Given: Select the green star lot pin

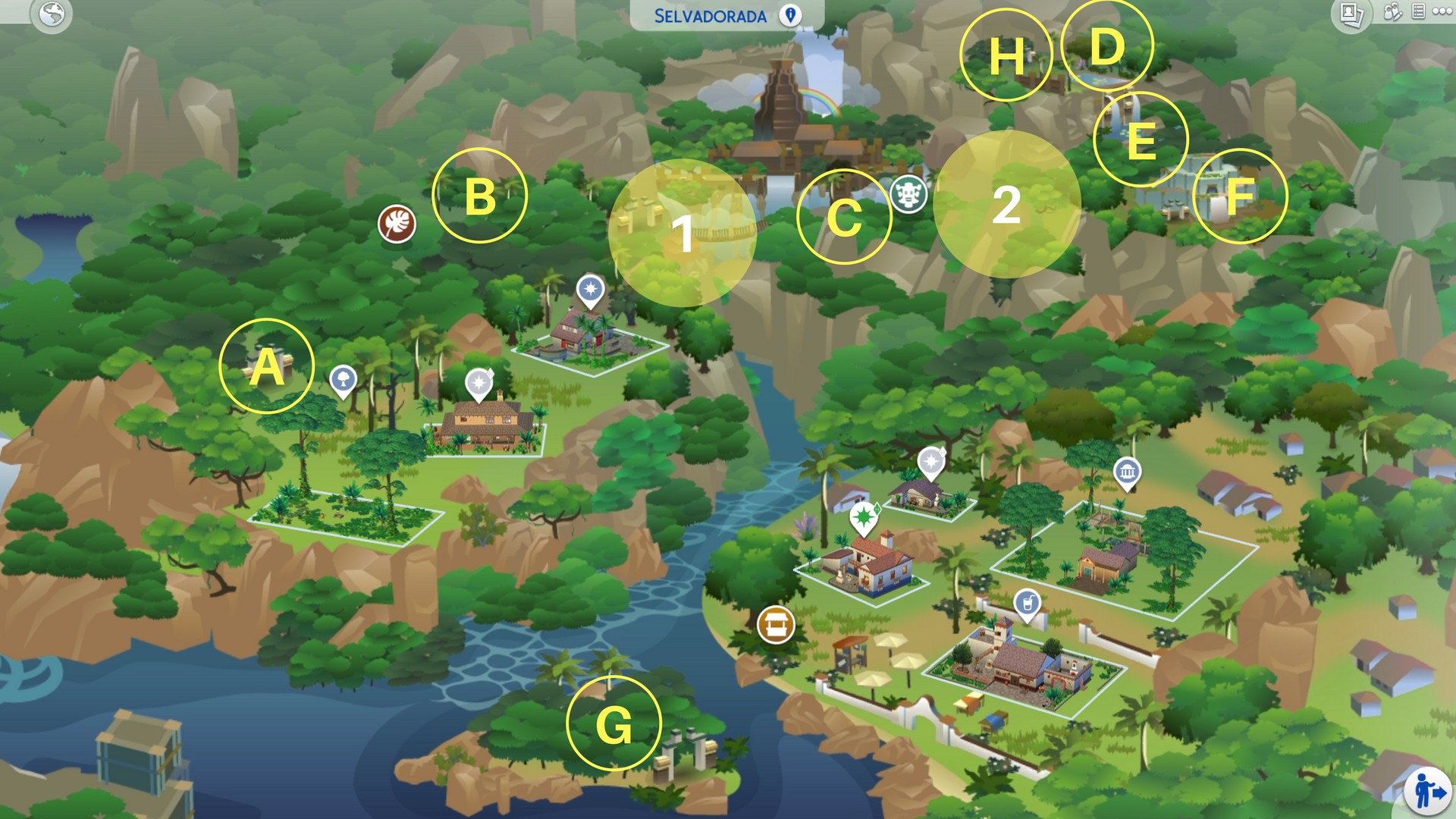Looking at the screenshot, I should pyautogui.click(x=863, y=519).
